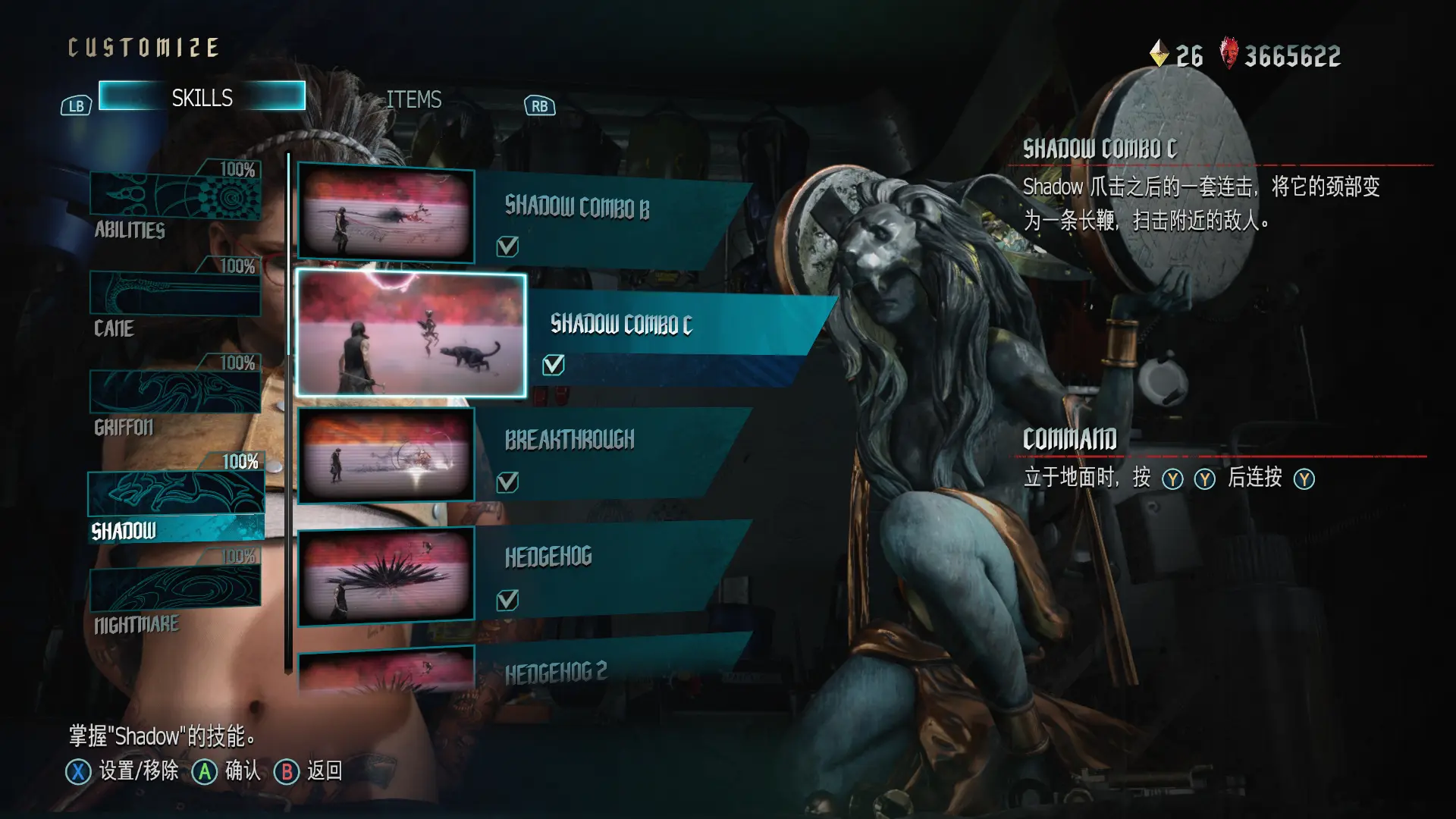Toggle the Hedgehog equip checkbox
This screenshot has width=1456, height=819.
click(x=507, y=601)
